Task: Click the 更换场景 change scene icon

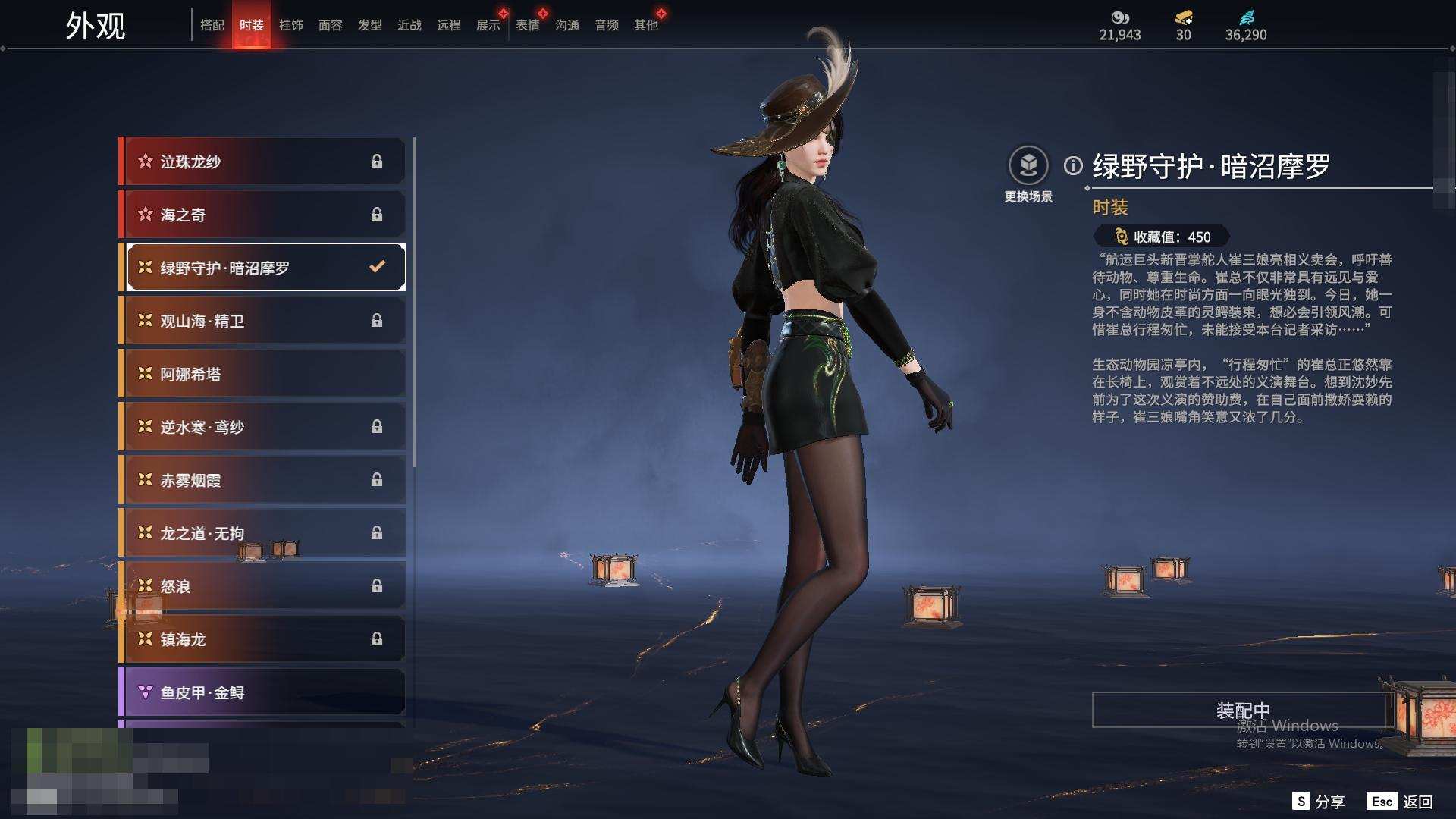Action: [1028, 165]
